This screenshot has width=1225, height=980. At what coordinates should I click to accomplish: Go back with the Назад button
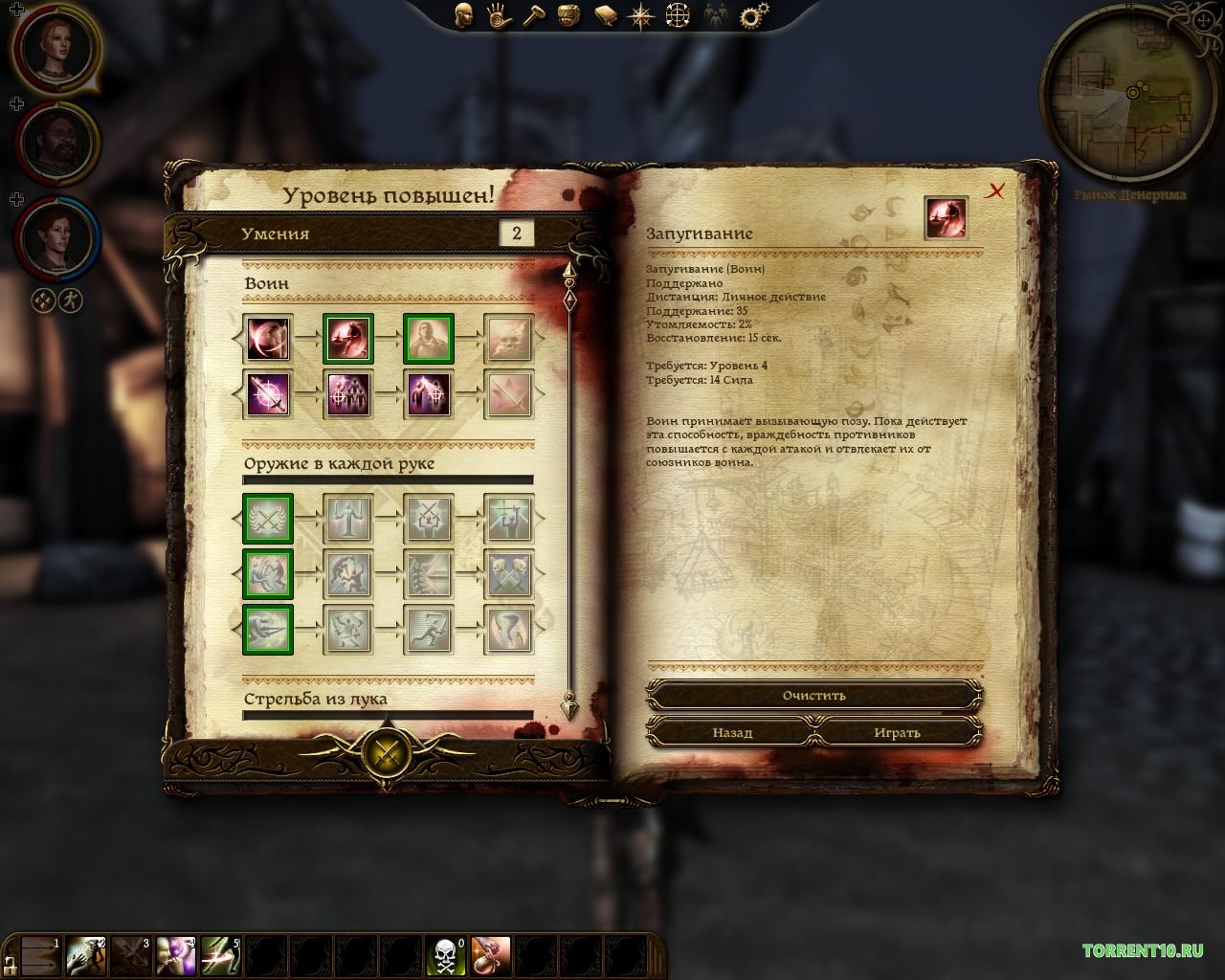coord(732,732)
